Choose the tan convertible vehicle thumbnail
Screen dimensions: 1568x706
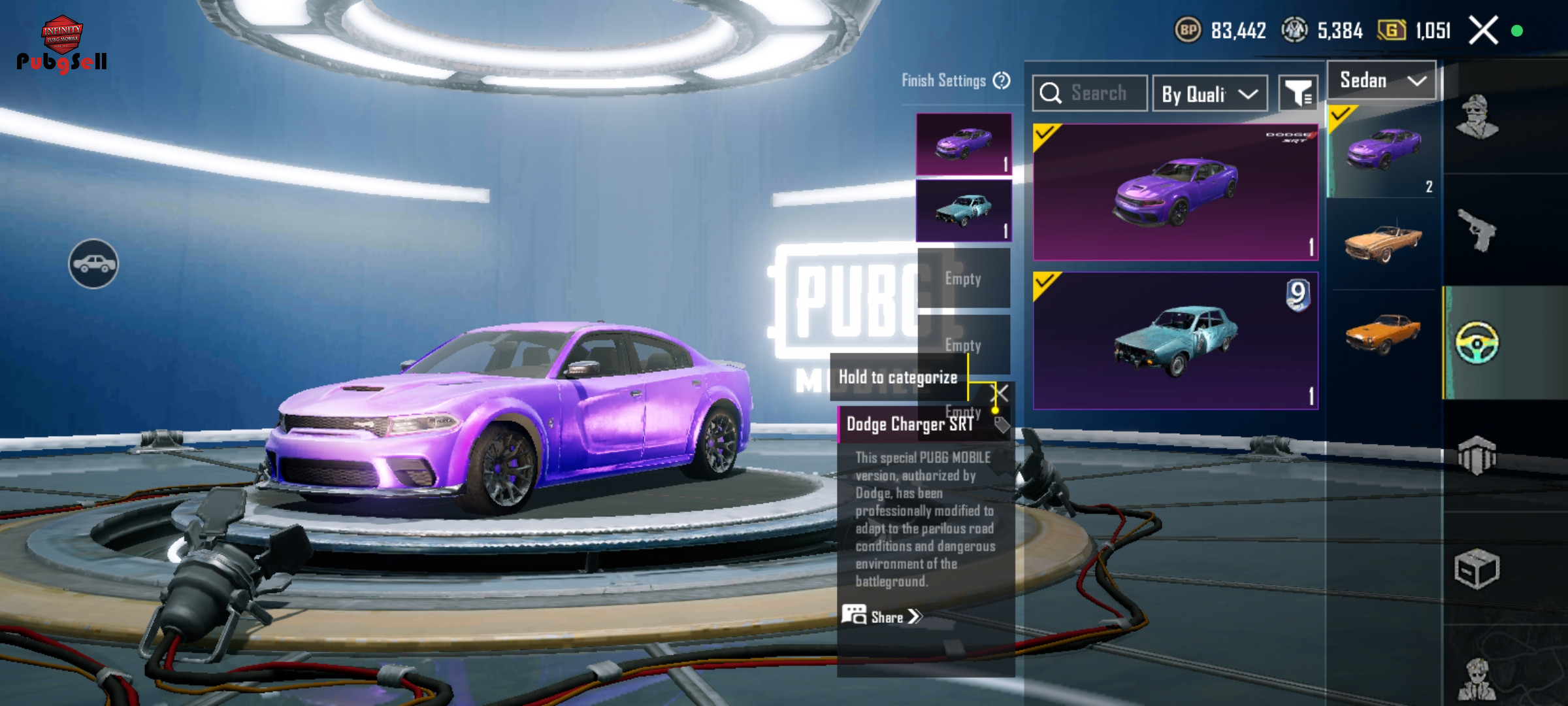[x=1382, y=243]
